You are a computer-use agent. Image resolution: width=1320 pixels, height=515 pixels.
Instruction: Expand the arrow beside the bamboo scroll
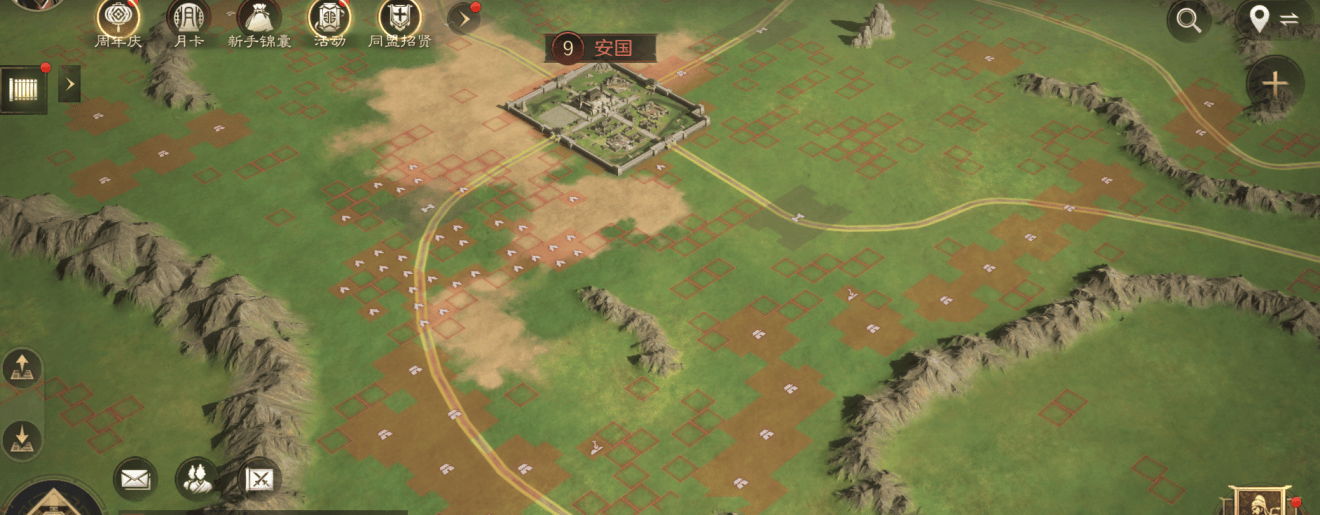click(69, 85)
